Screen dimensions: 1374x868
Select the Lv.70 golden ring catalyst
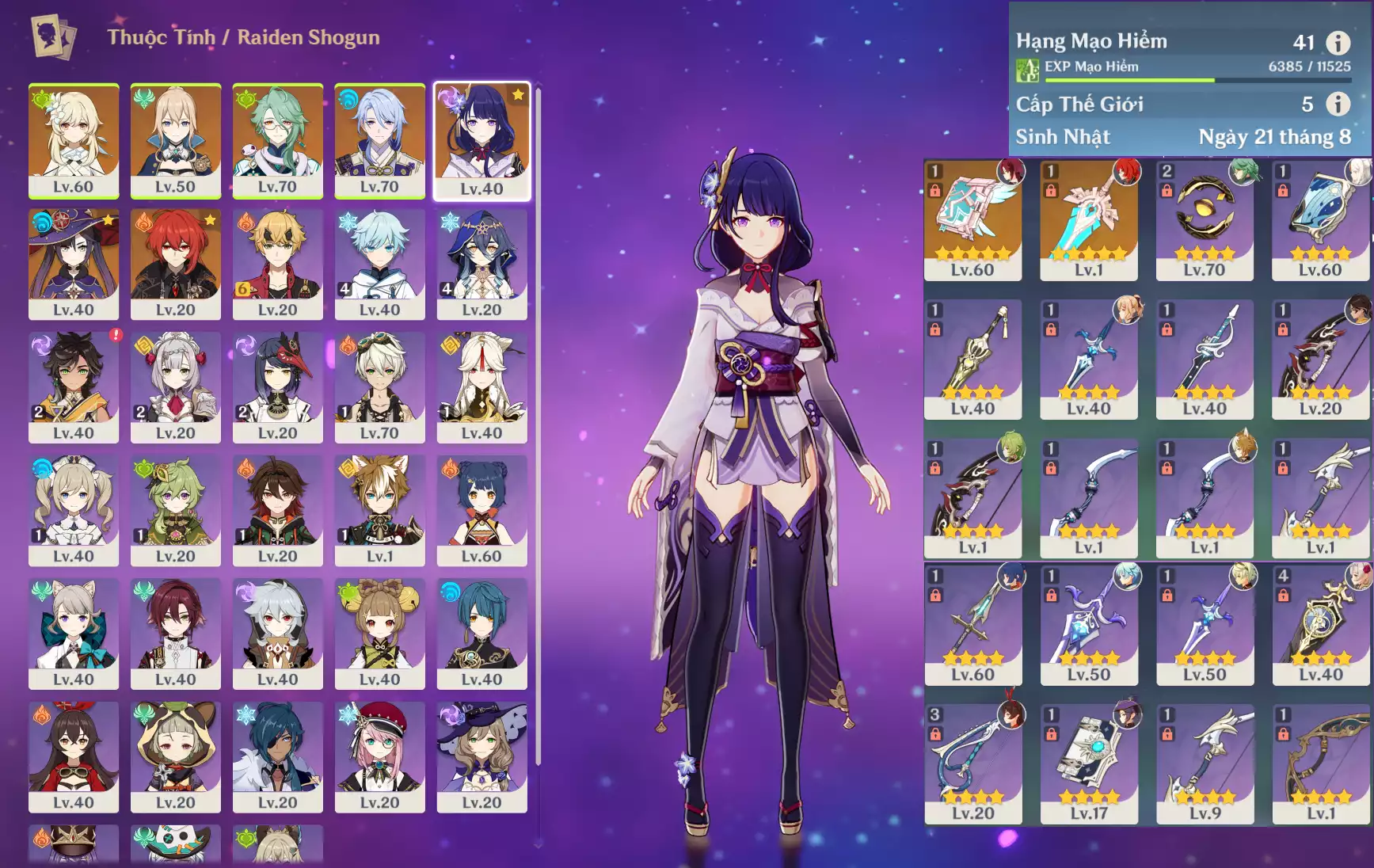coord(1205,219)
